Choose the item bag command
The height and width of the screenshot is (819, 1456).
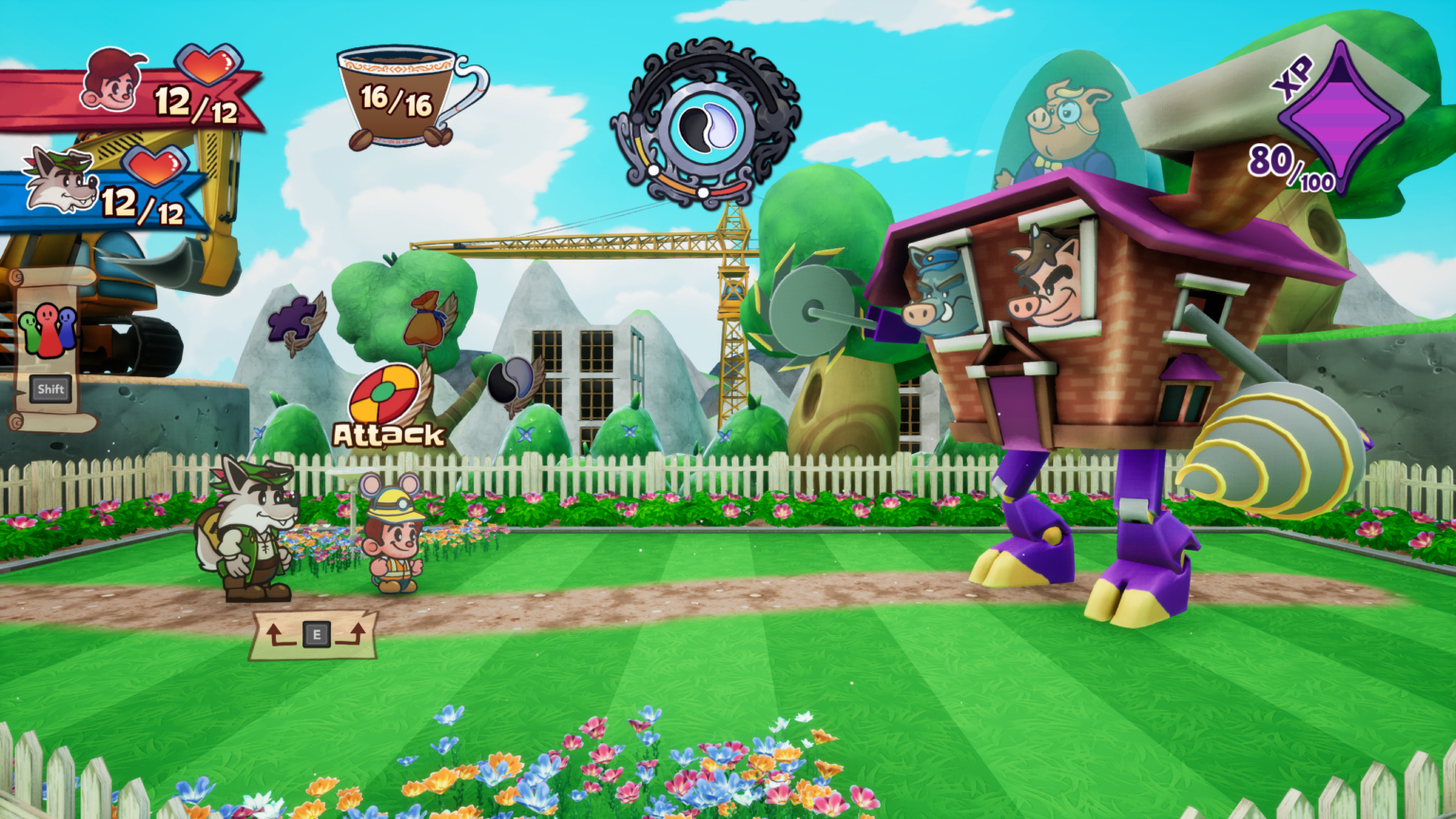pyautogui.click(x=427, y=319)
